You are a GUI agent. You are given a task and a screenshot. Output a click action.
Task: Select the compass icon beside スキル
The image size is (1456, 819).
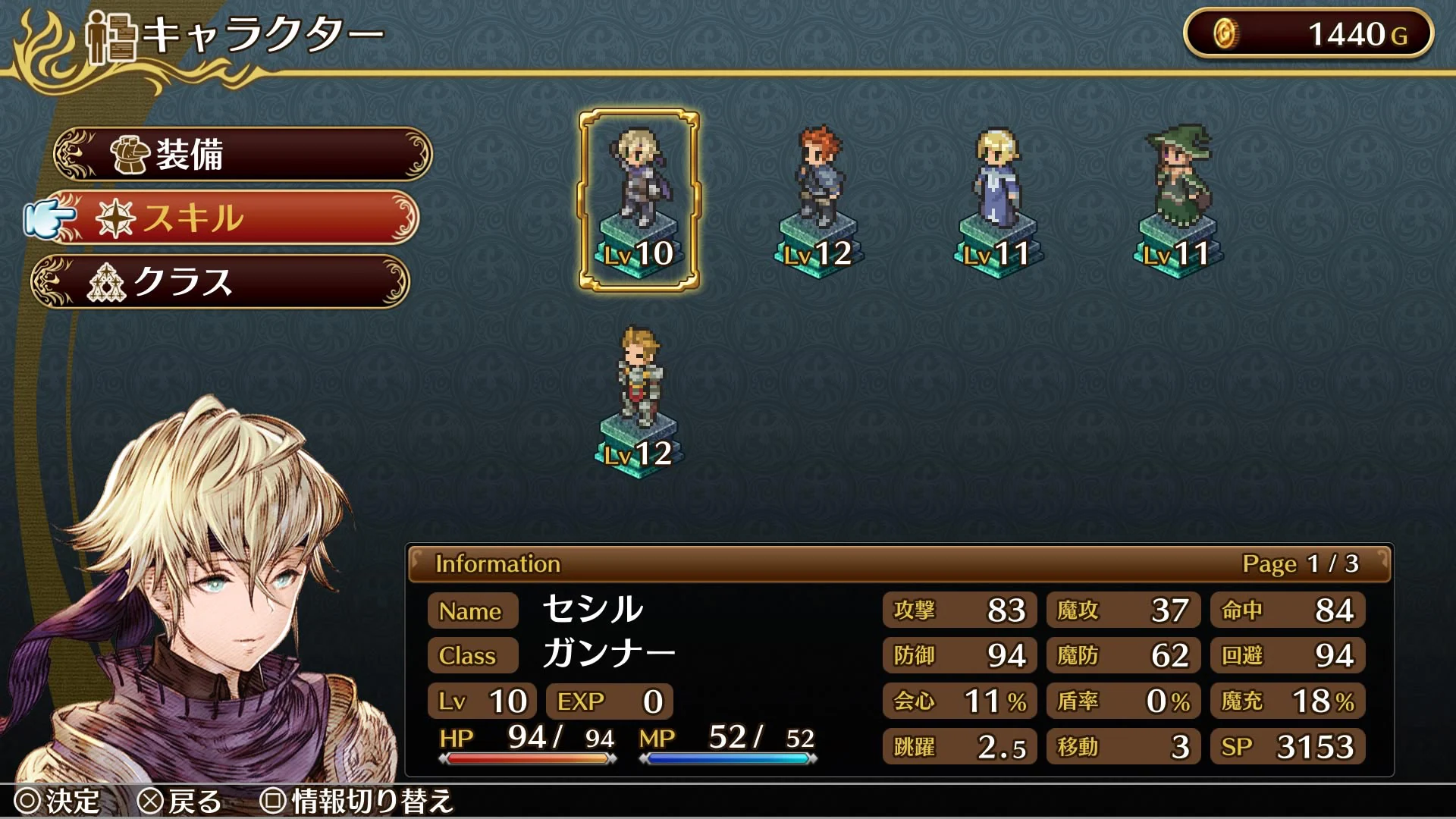[118, 217]
